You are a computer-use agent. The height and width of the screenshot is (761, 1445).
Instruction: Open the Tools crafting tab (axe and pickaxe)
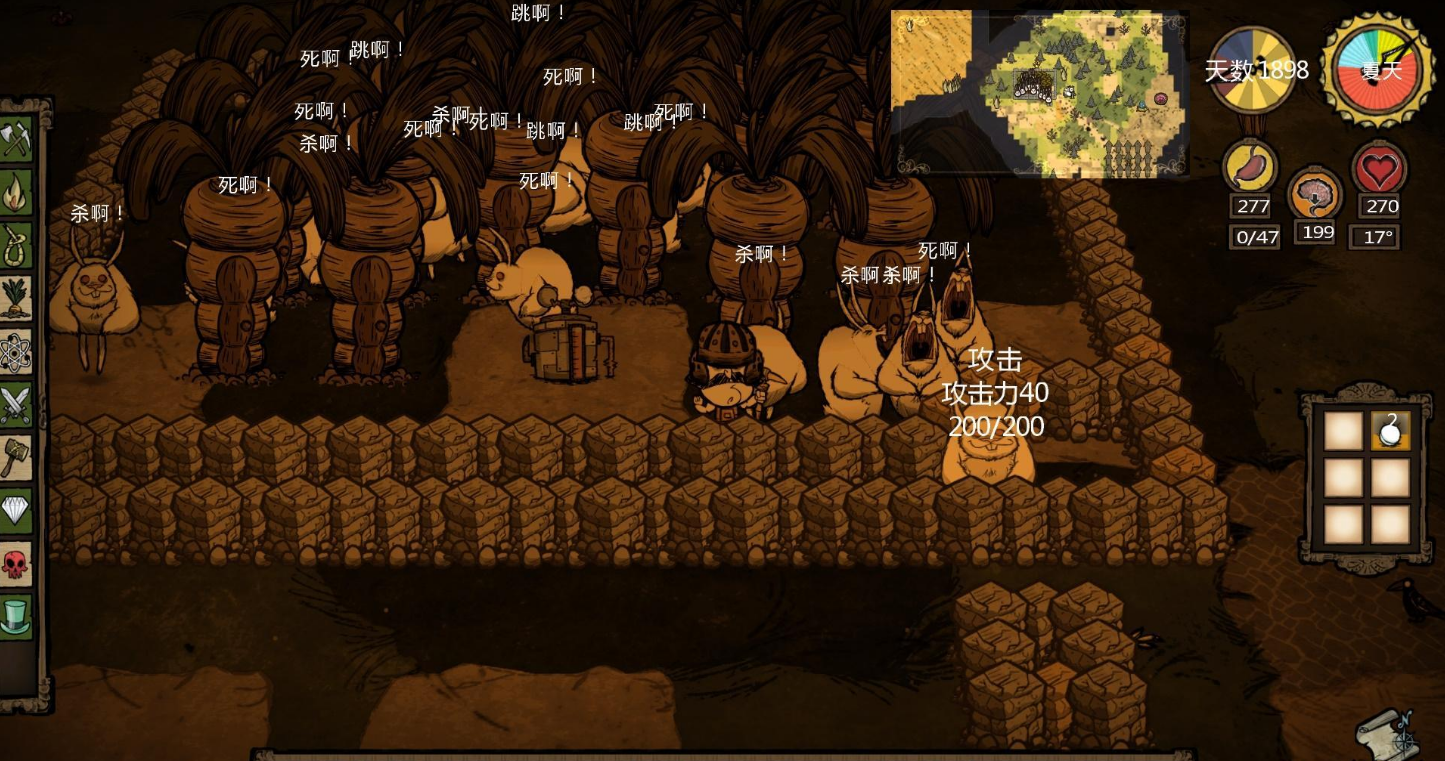tap(17, 140)
